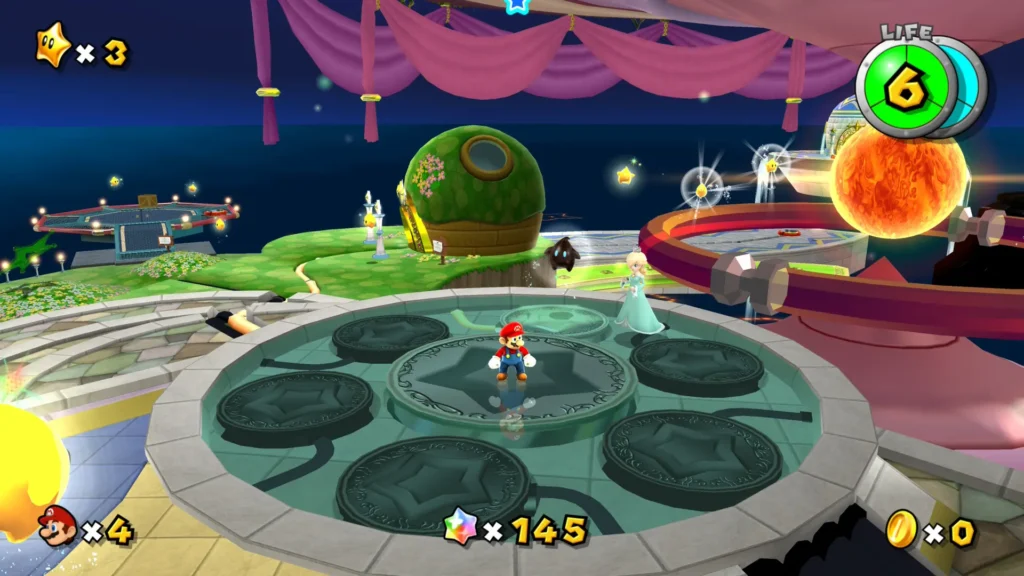The height and width of the screenshot is (576, 1024).
Task: Click the rainbow Star Bit icon
Action: (x=461, y=527)
